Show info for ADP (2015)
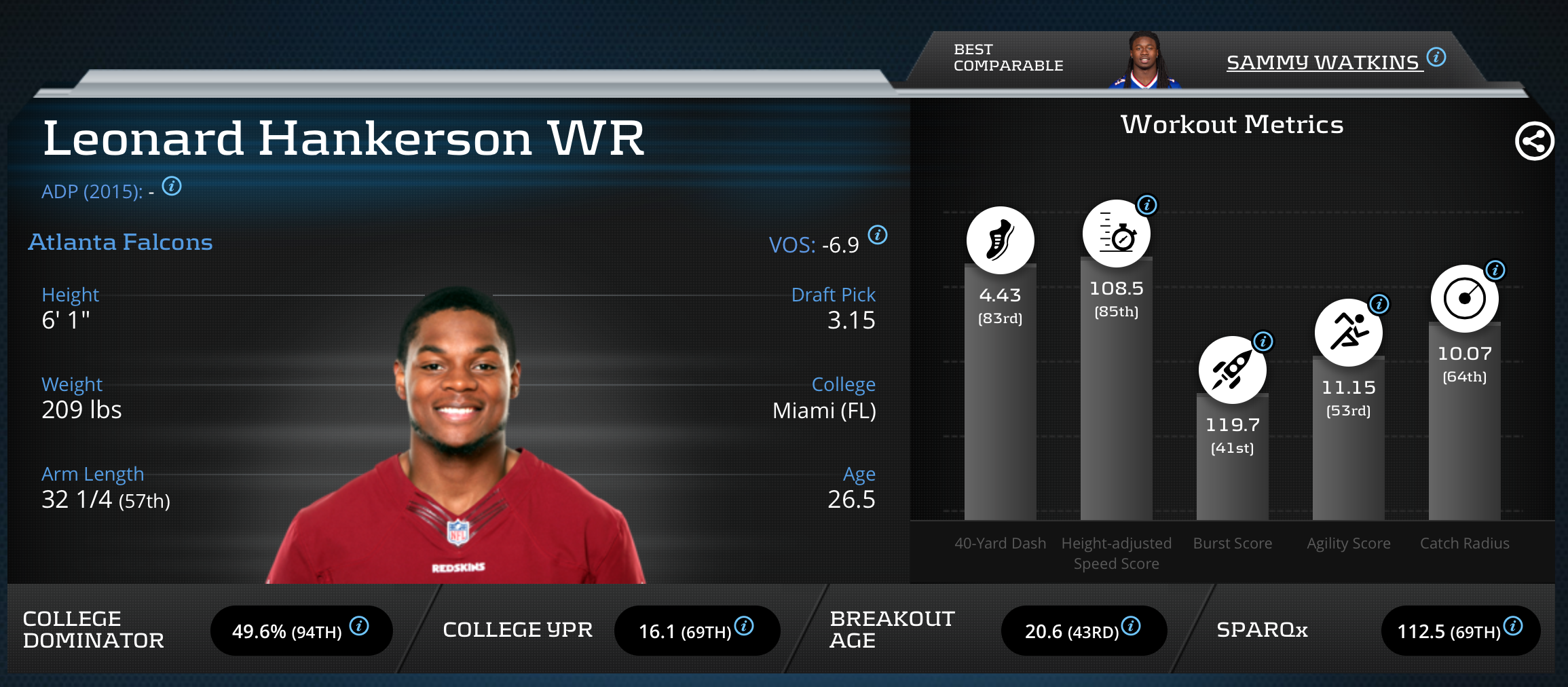 (172, 186)
